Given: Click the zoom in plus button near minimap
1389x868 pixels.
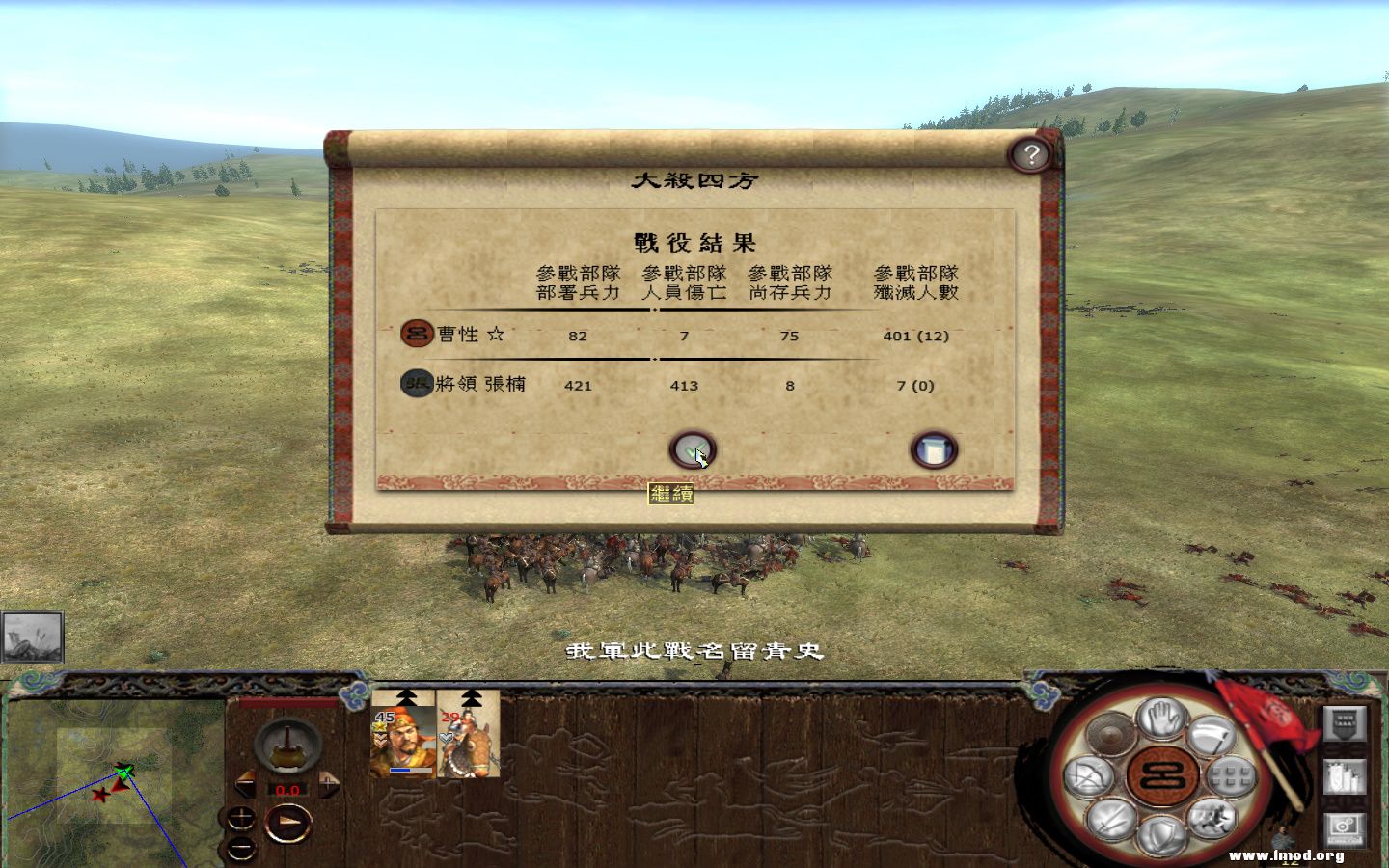Looking at the screenshot, I should (x=242, y=818).
